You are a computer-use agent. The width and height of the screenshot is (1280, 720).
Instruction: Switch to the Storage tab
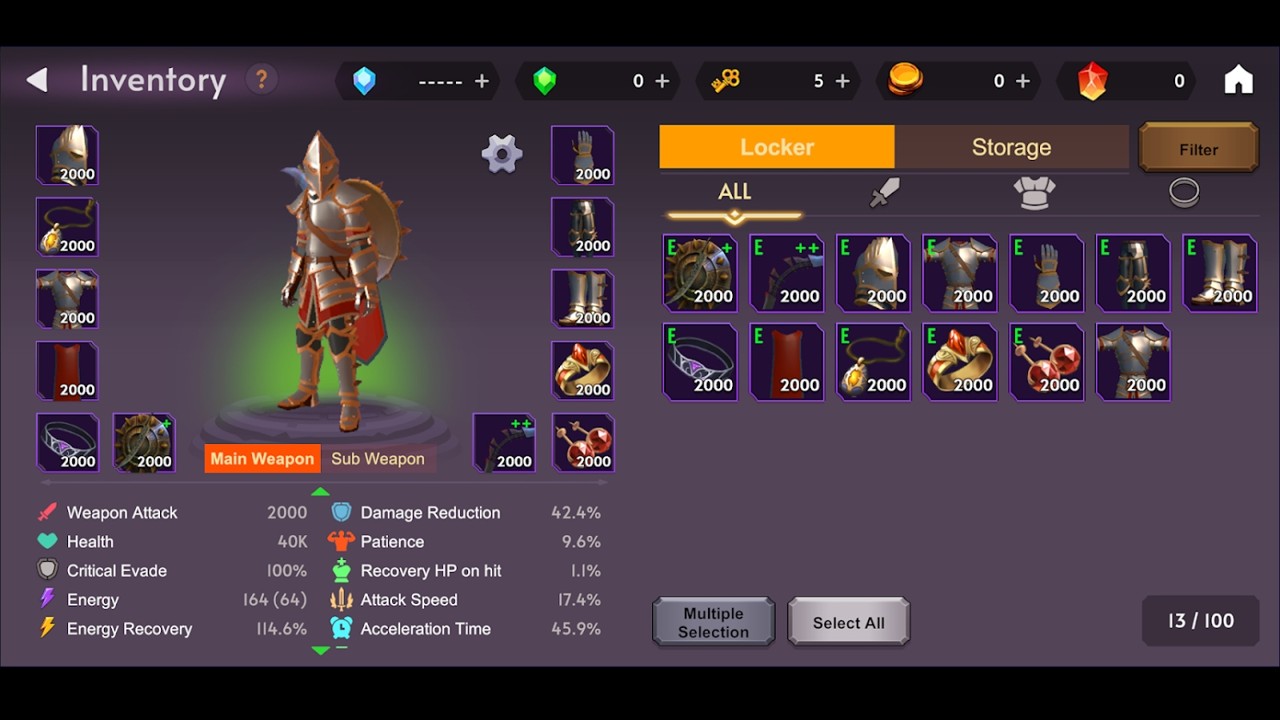[1011, 147]
